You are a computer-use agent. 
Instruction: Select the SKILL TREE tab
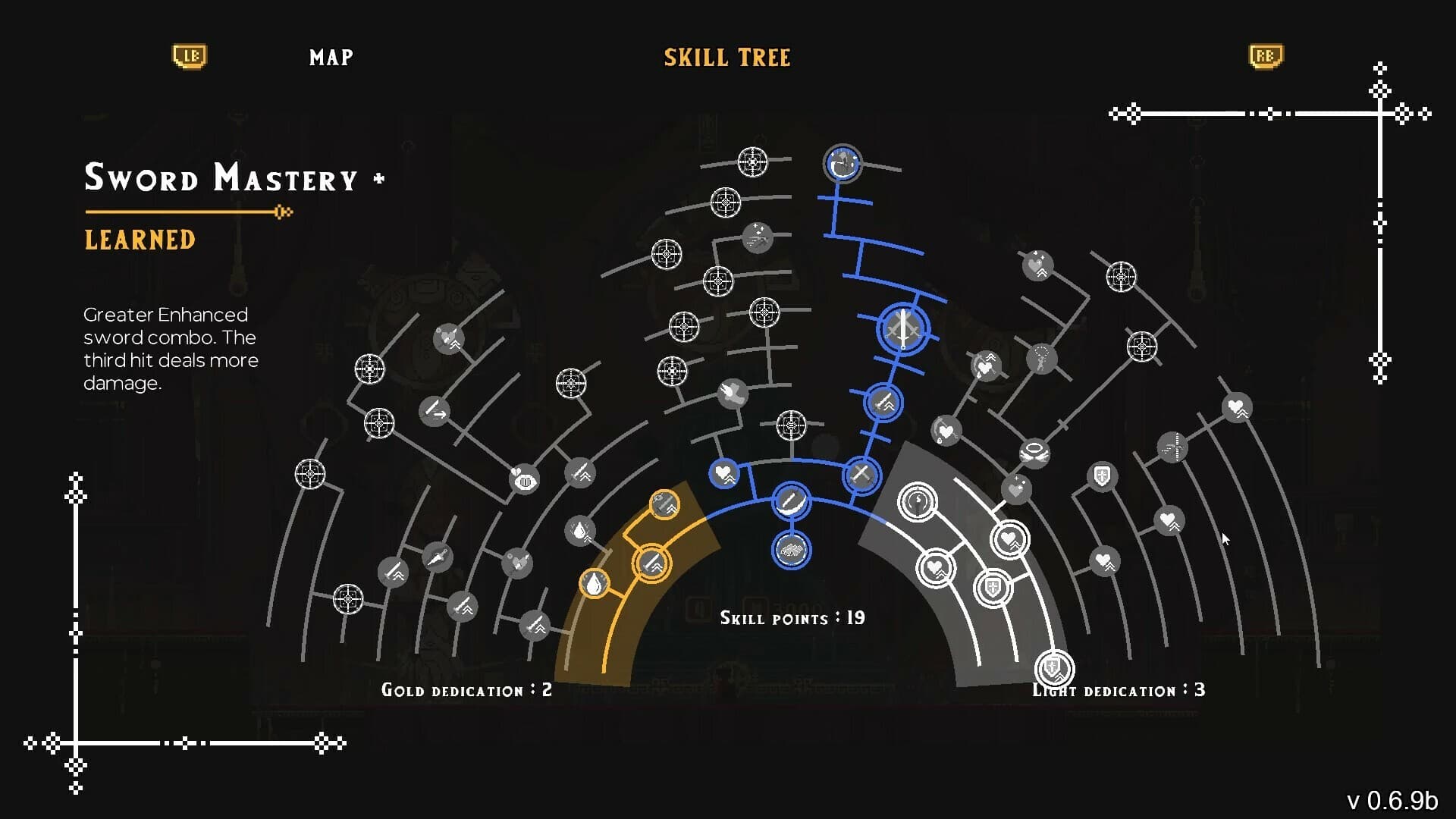tap(726, 57)
